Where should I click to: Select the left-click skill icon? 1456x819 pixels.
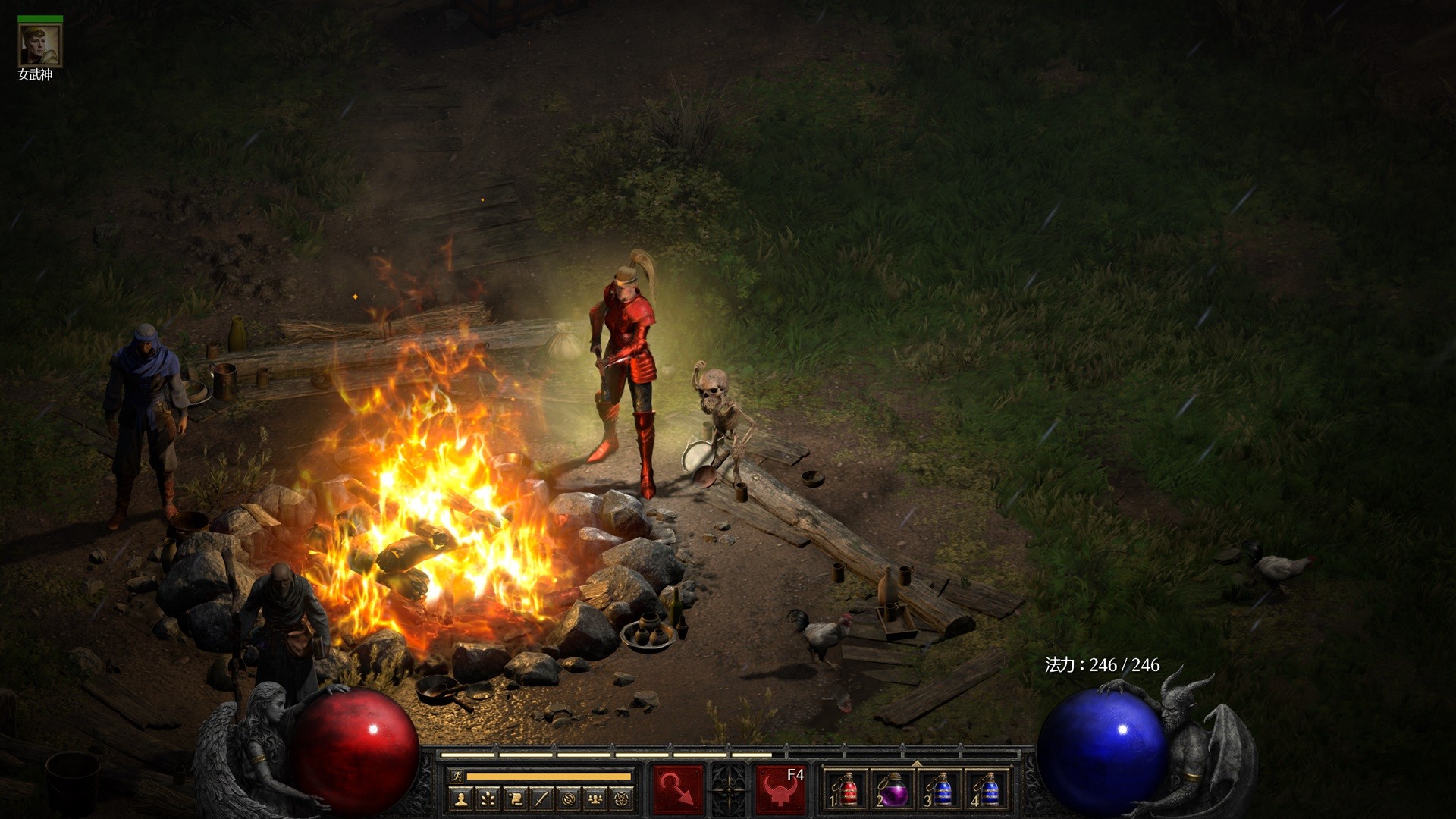point(678,790)
